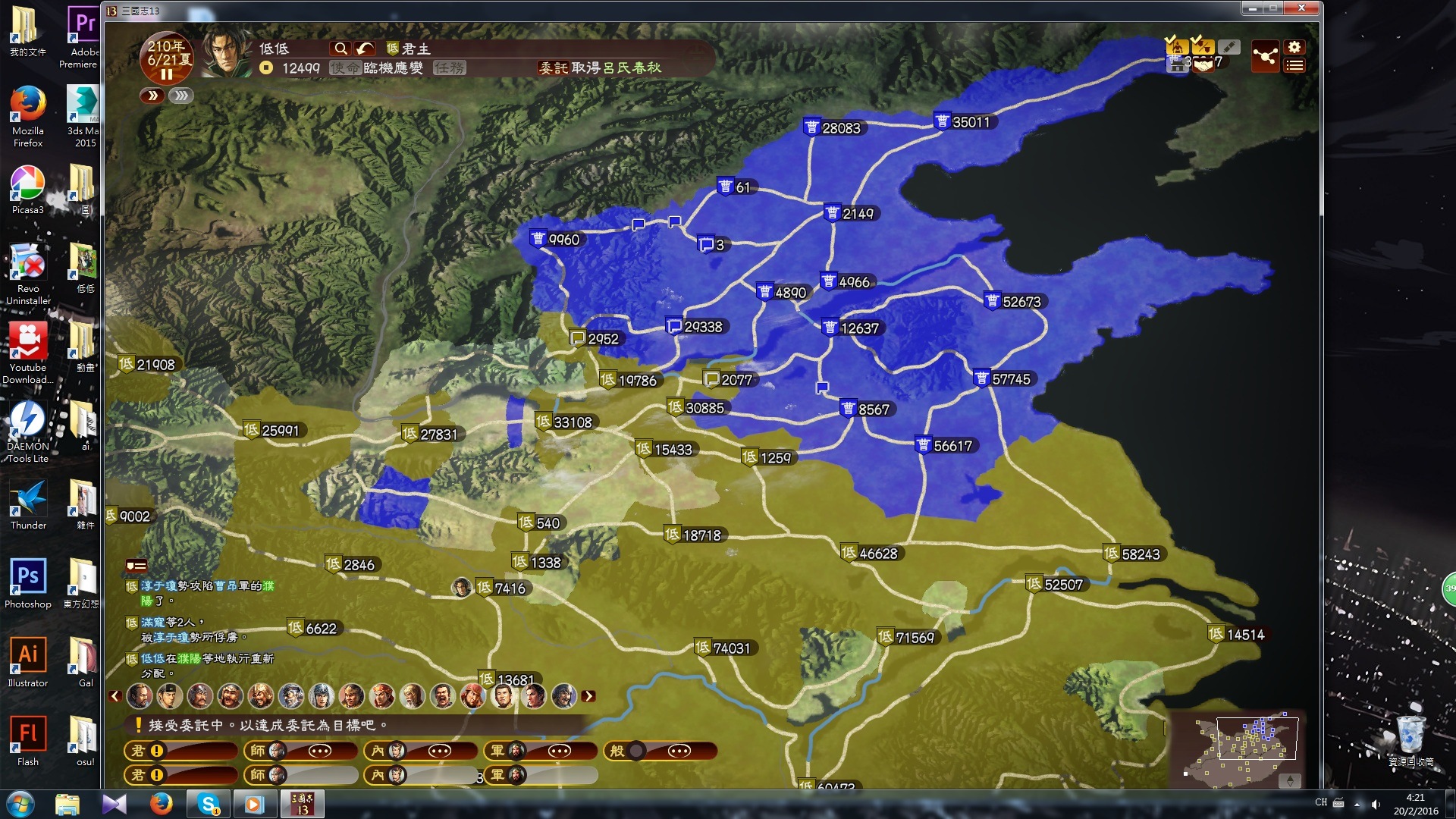Open the handshake diplomacy icon
Viewport: 1456px width, 819px height.
pyautogui.click(x=1203, y=64)
